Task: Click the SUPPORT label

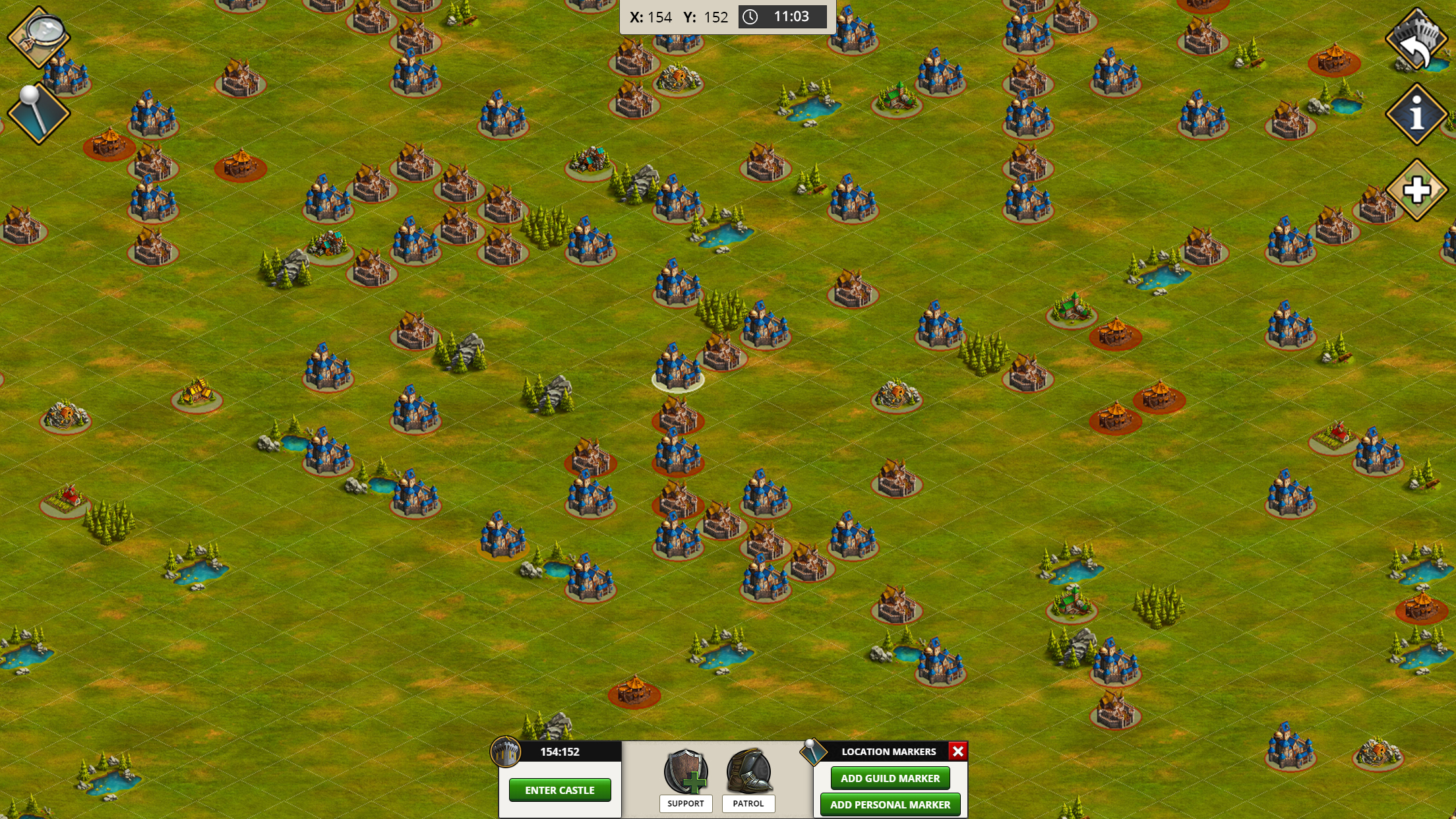Action: tap(685, 804)
